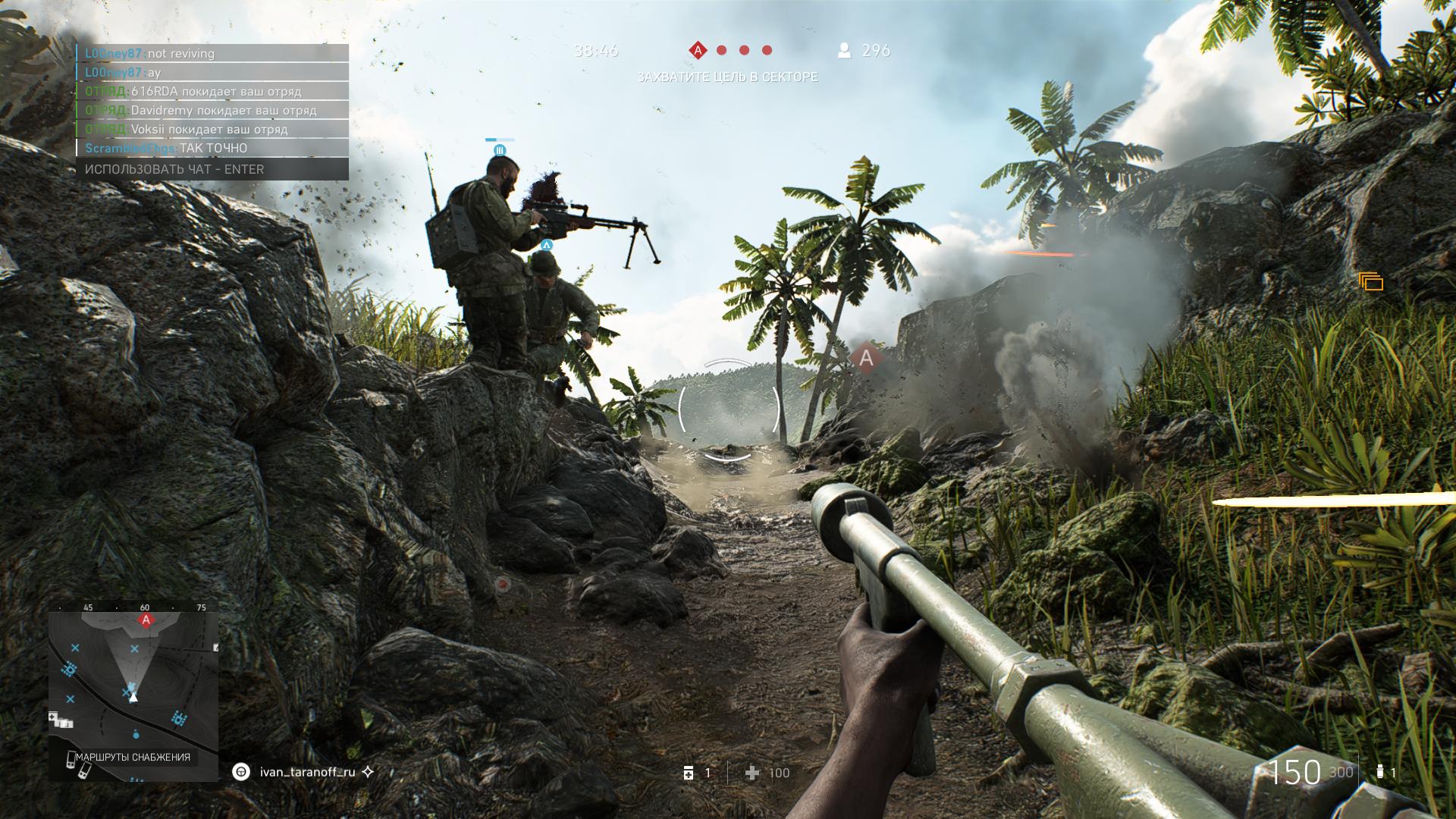Click the Davidremy squad notification line
Image resolution: width=1456 pixels, height=819 pixels.
212,111
